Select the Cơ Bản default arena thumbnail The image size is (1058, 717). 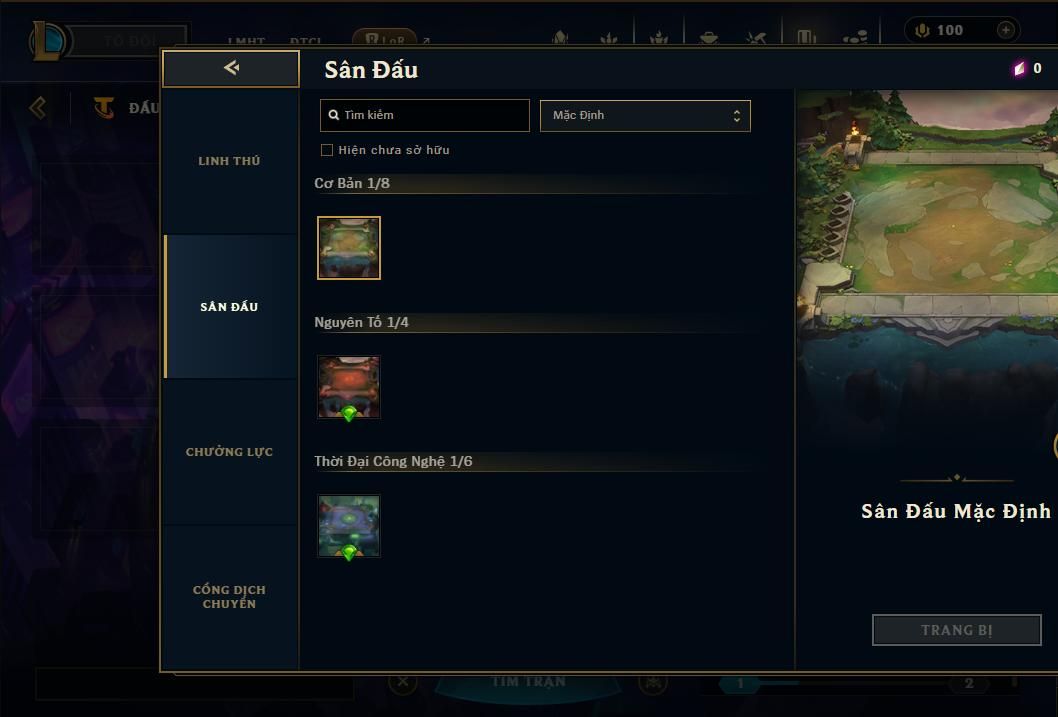349,248
